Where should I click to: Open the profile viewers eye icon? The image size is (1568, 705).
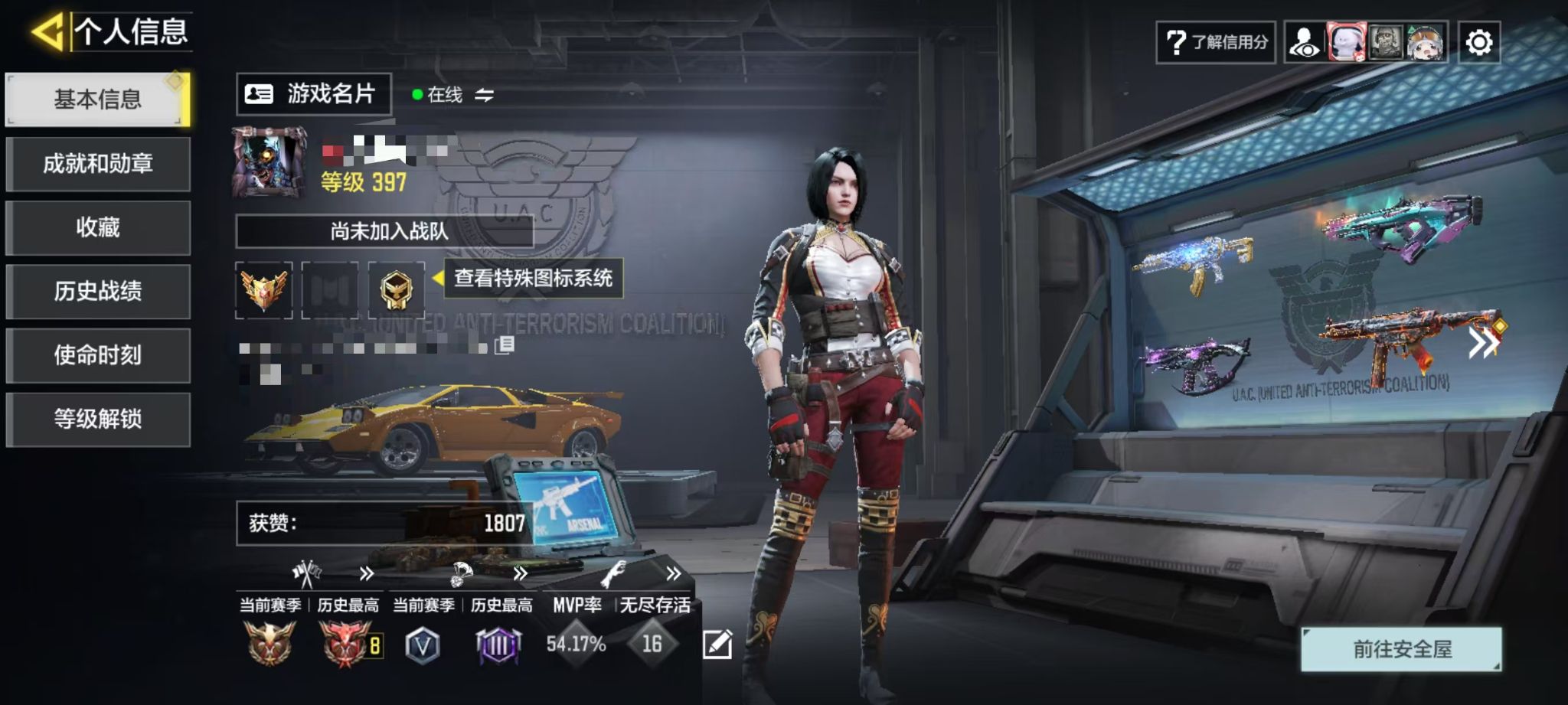point(1305,42)
